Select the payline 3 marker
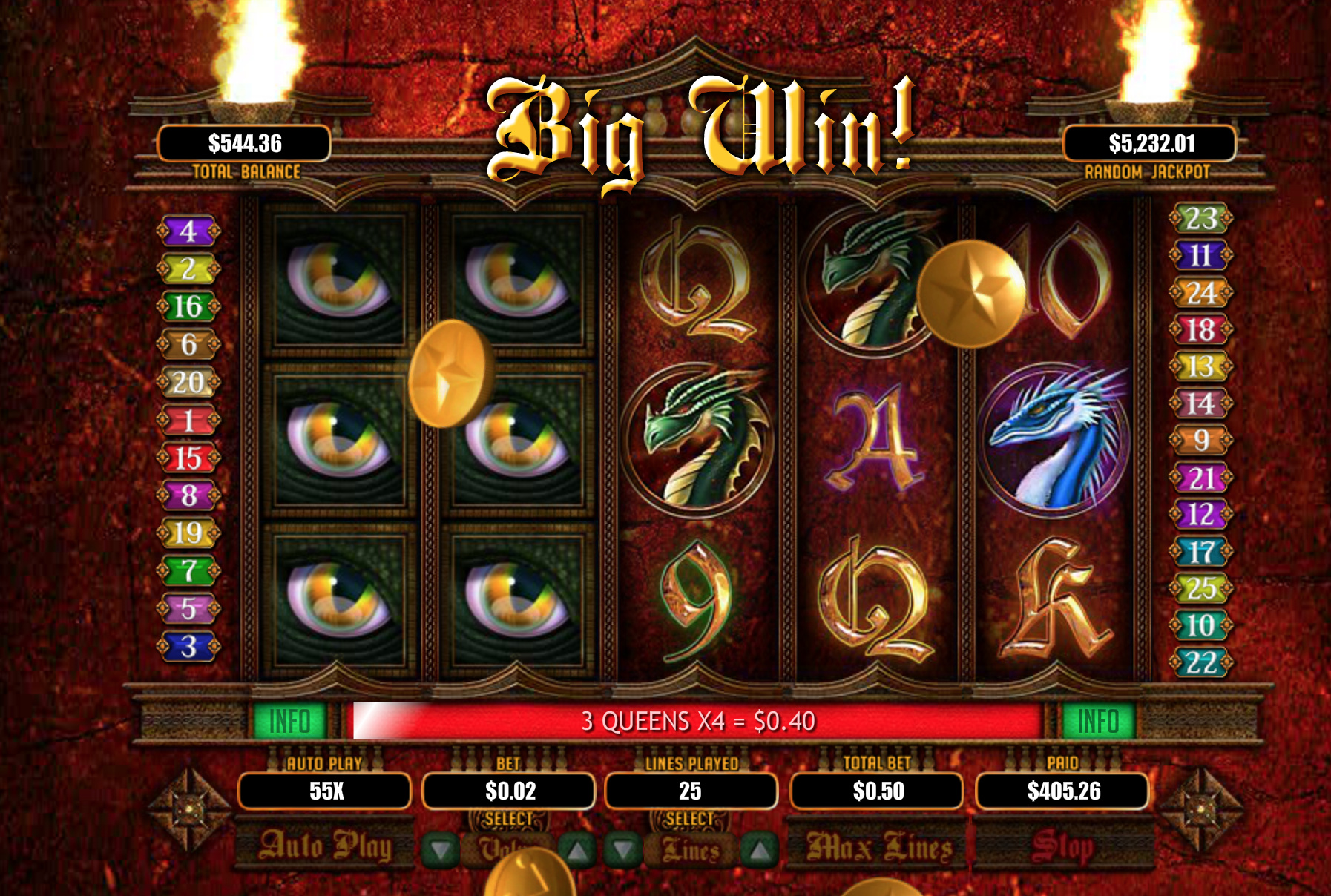Image resolution: width=1331 pixels, height=896 pixels. (x=188, y=647)
